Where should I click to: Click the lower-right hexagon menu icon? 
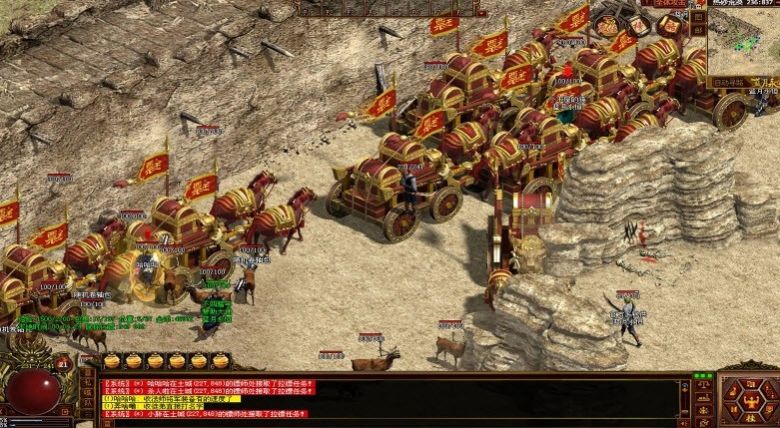tap(767, 408)
